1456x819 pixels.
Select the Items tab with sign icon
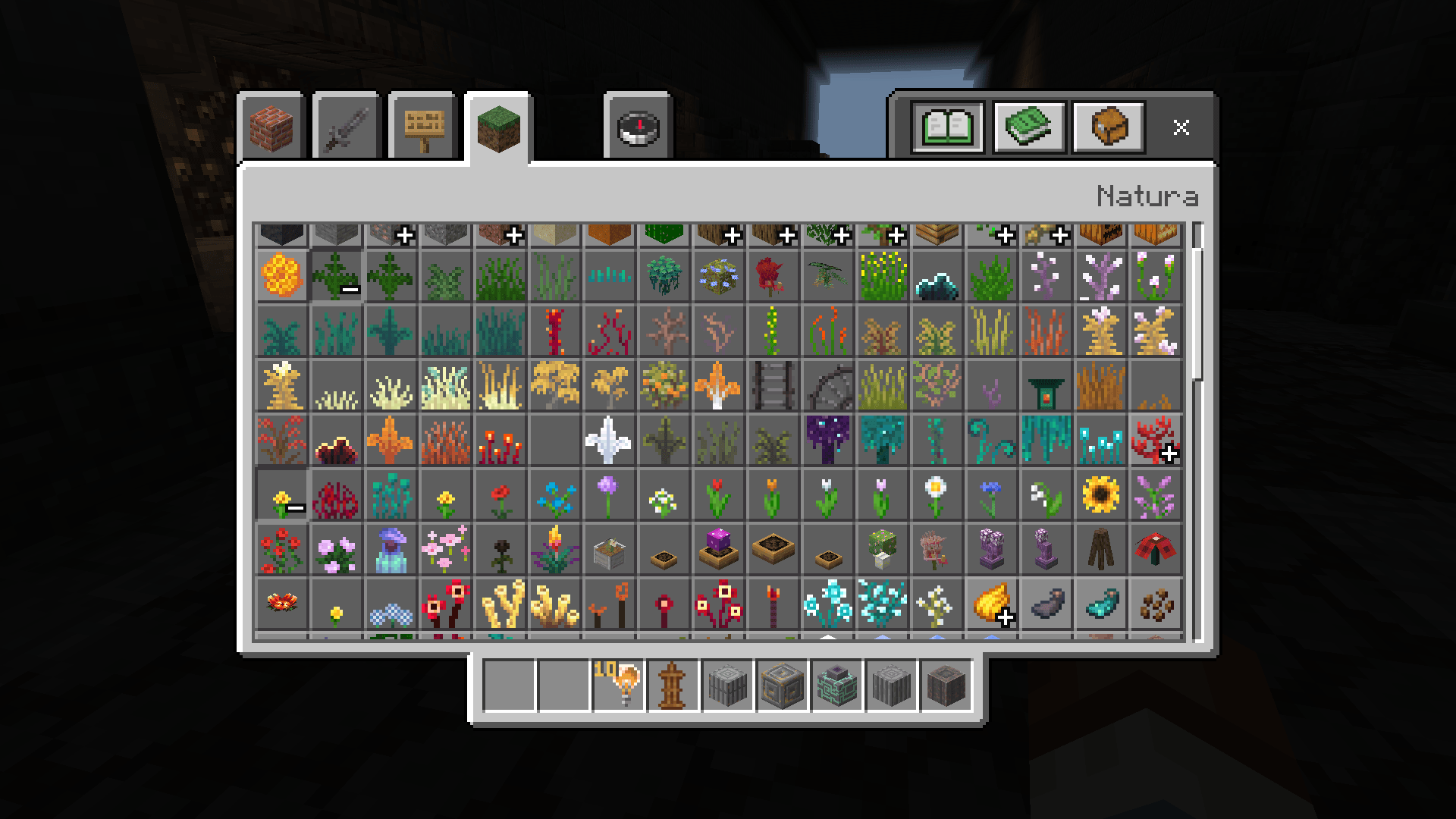(x=422, y=127)
